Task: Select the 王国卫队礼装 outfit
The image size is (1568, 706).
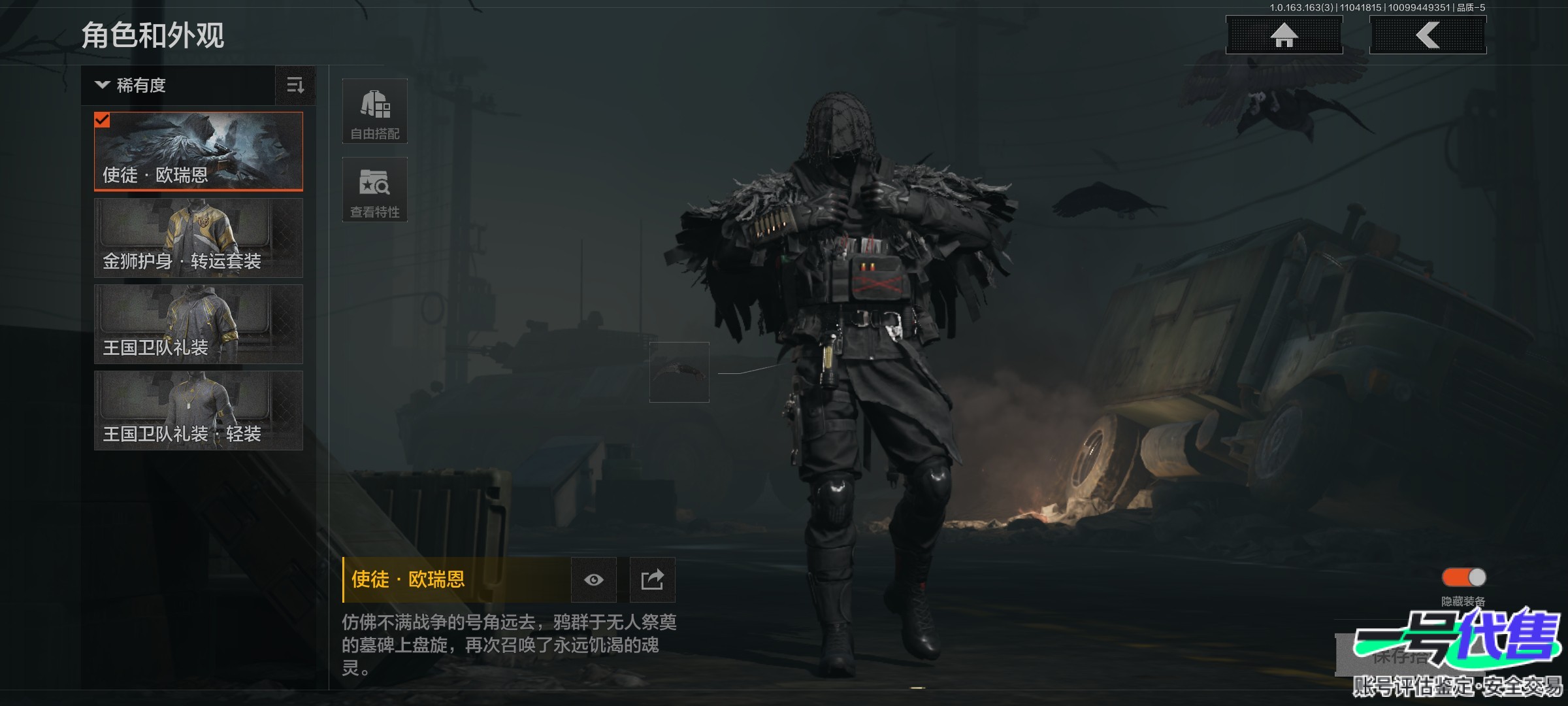Action: point(199,324)
